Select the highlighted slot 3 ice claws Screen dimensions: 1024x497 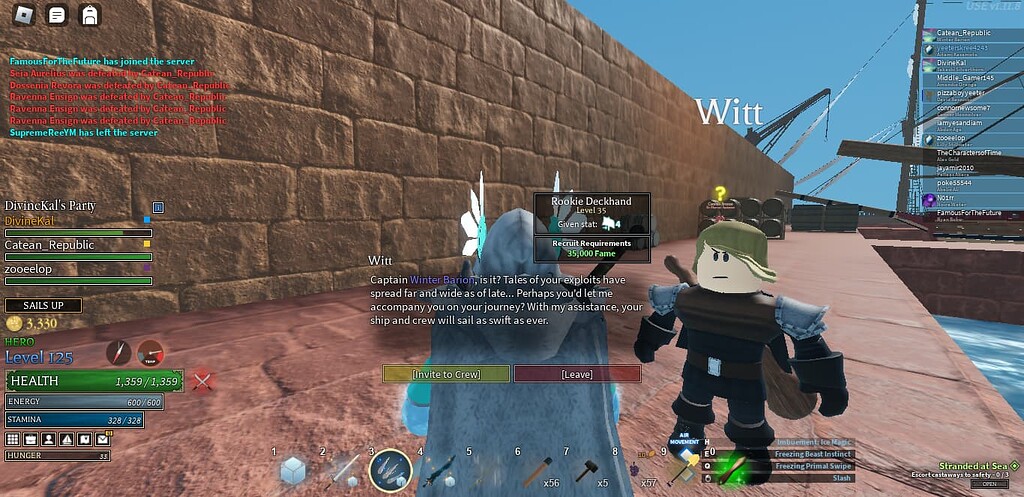(x=390, y=469)
